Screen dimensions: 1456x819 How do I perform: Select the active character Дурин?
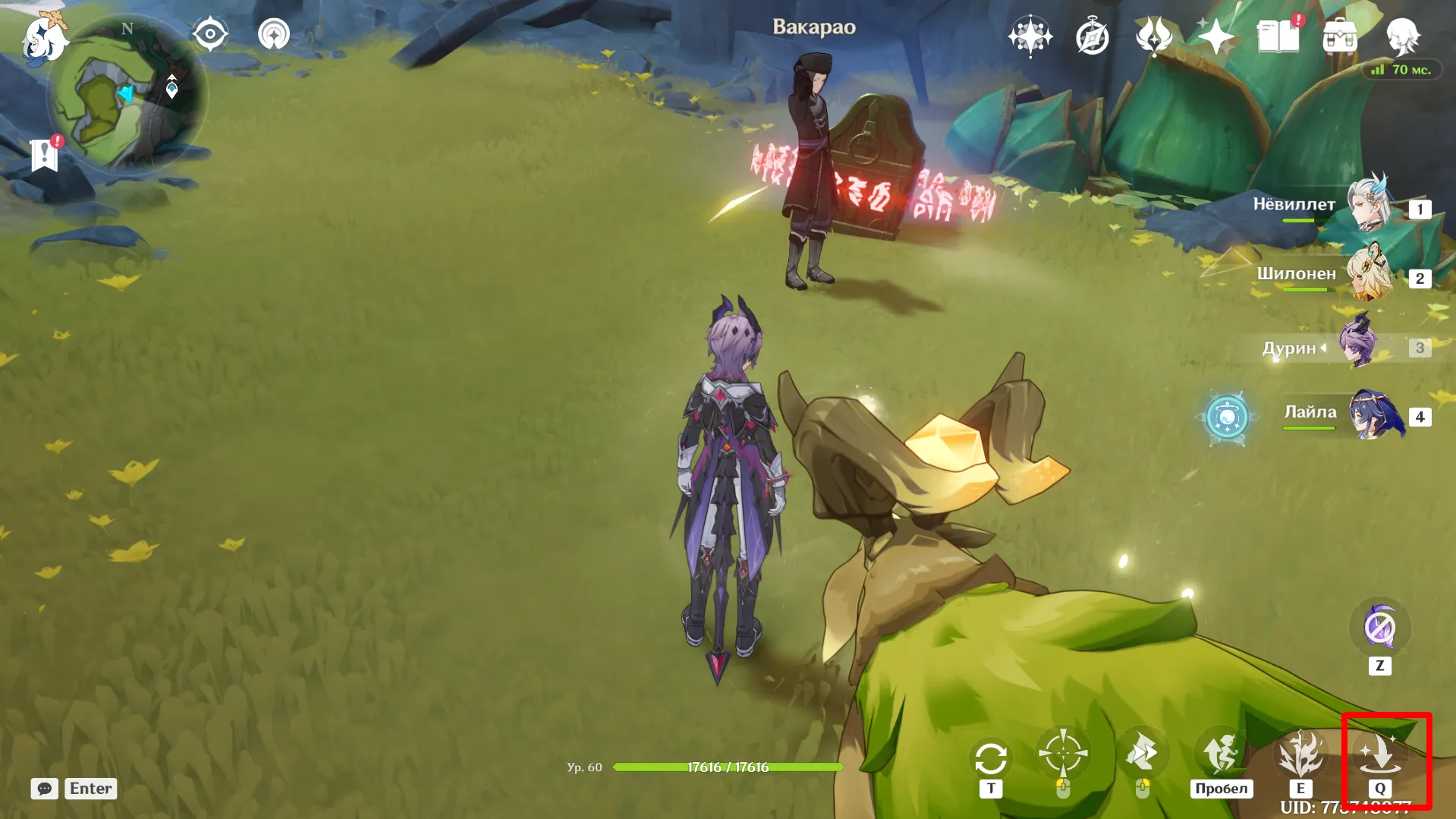click(x=1358, y=346)
